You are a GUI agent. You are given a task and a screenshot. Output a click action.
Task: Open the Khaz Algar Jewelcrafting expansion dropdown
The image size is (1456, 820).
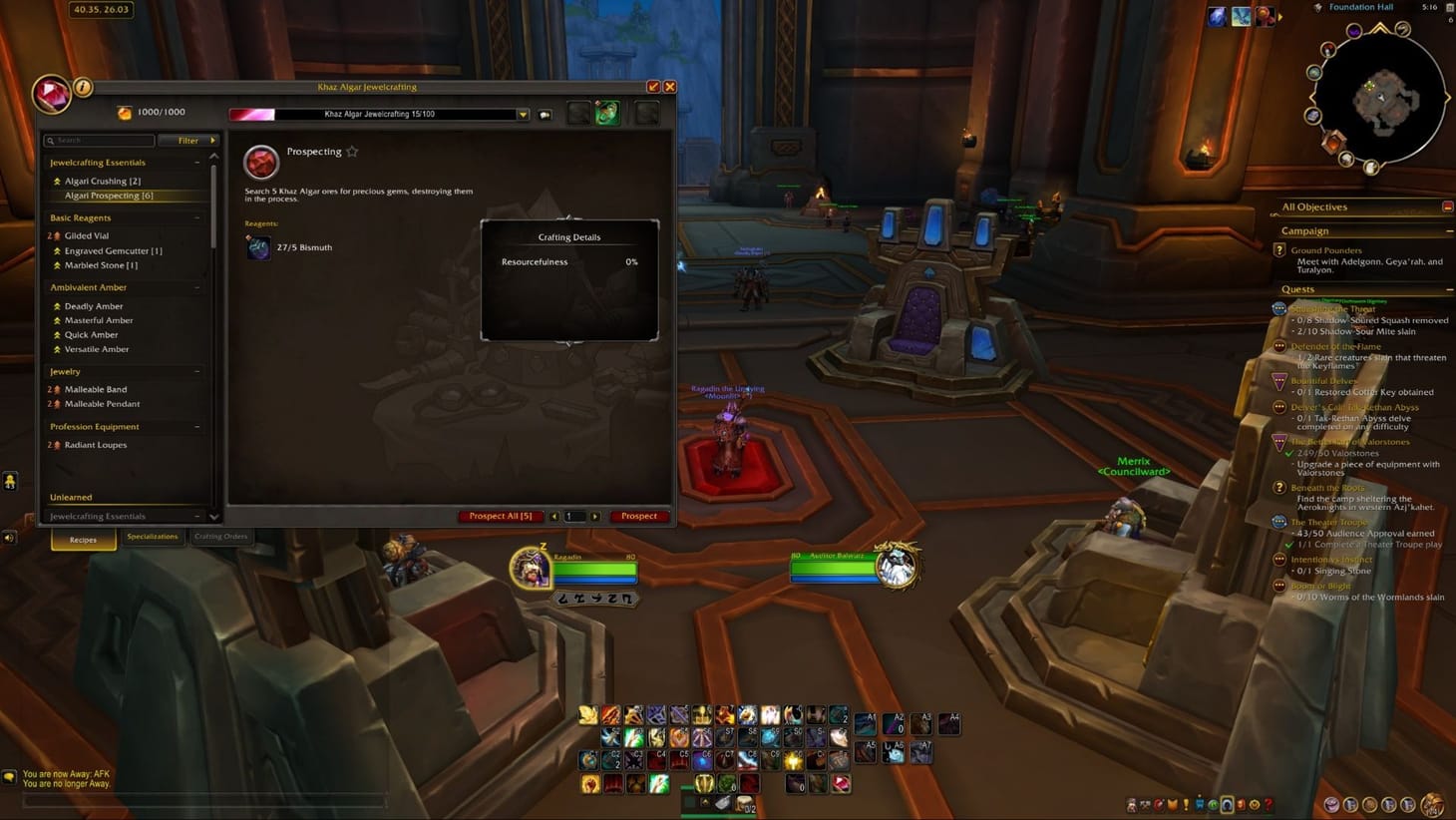(x=523, y=114)
